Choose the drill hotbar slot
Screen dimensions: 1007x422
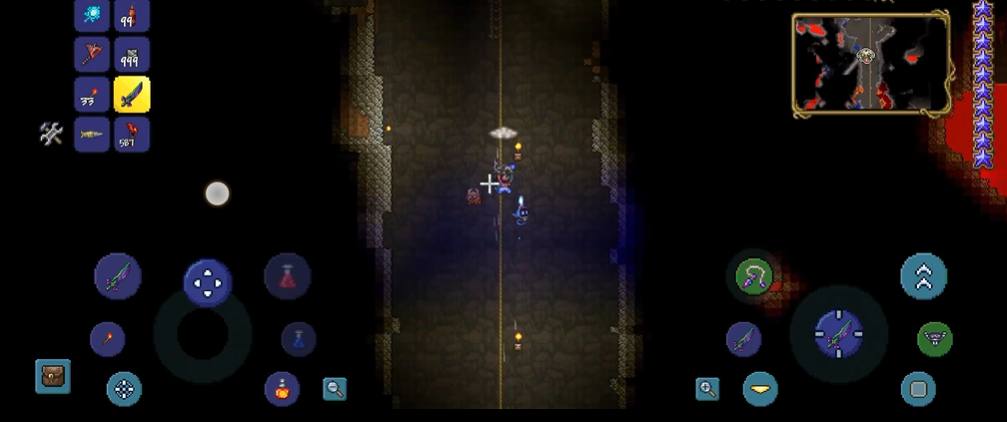91,134
